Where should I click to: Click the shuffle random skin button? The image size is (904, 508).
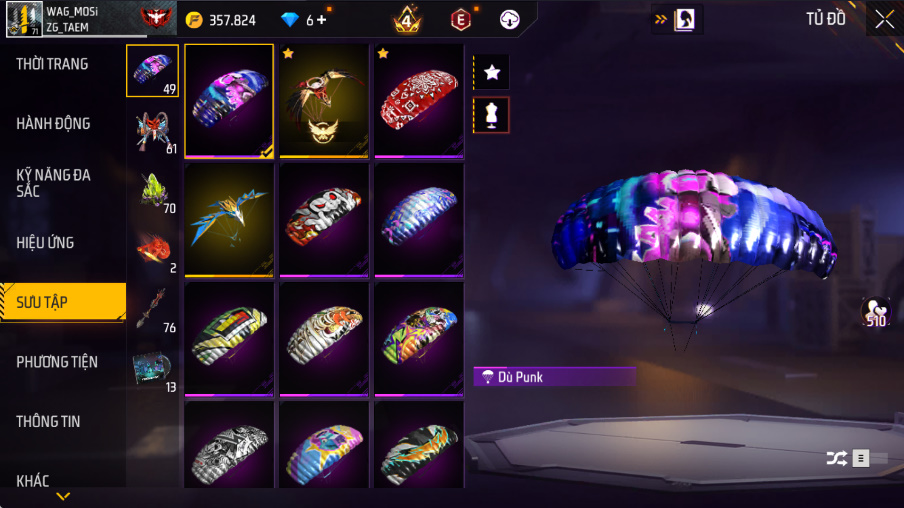coord(836,458)
